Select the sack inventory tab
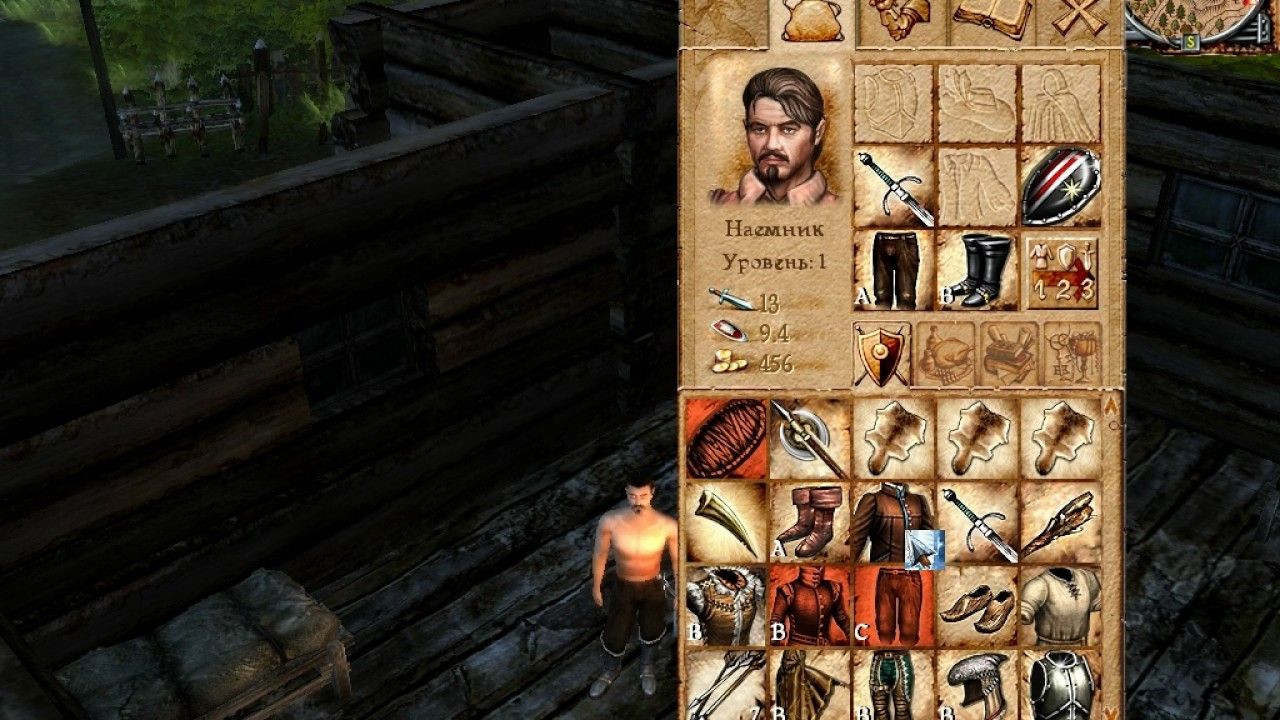 coord(813,20)
